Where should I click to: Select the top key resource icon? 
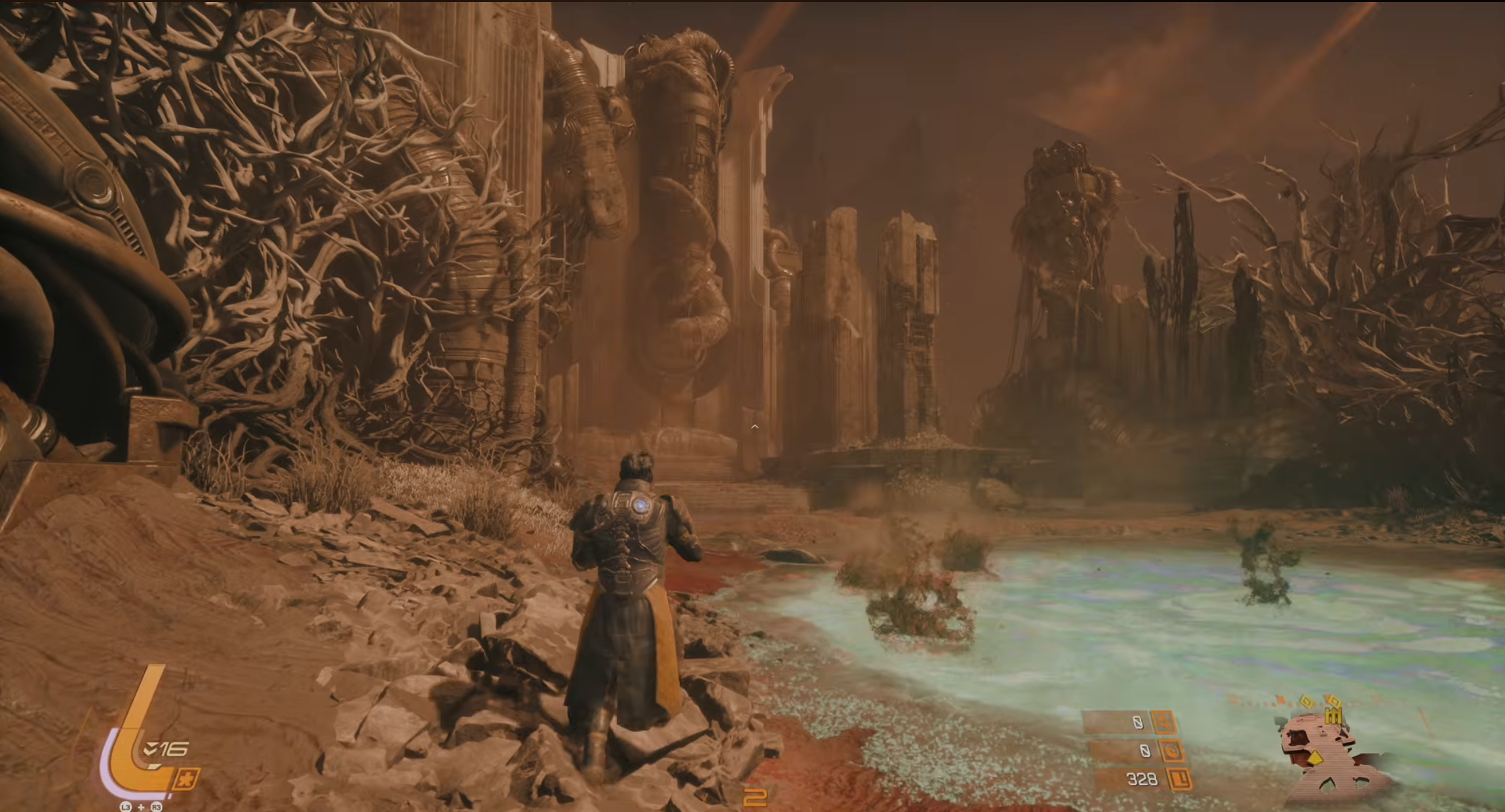point(1164,722)
